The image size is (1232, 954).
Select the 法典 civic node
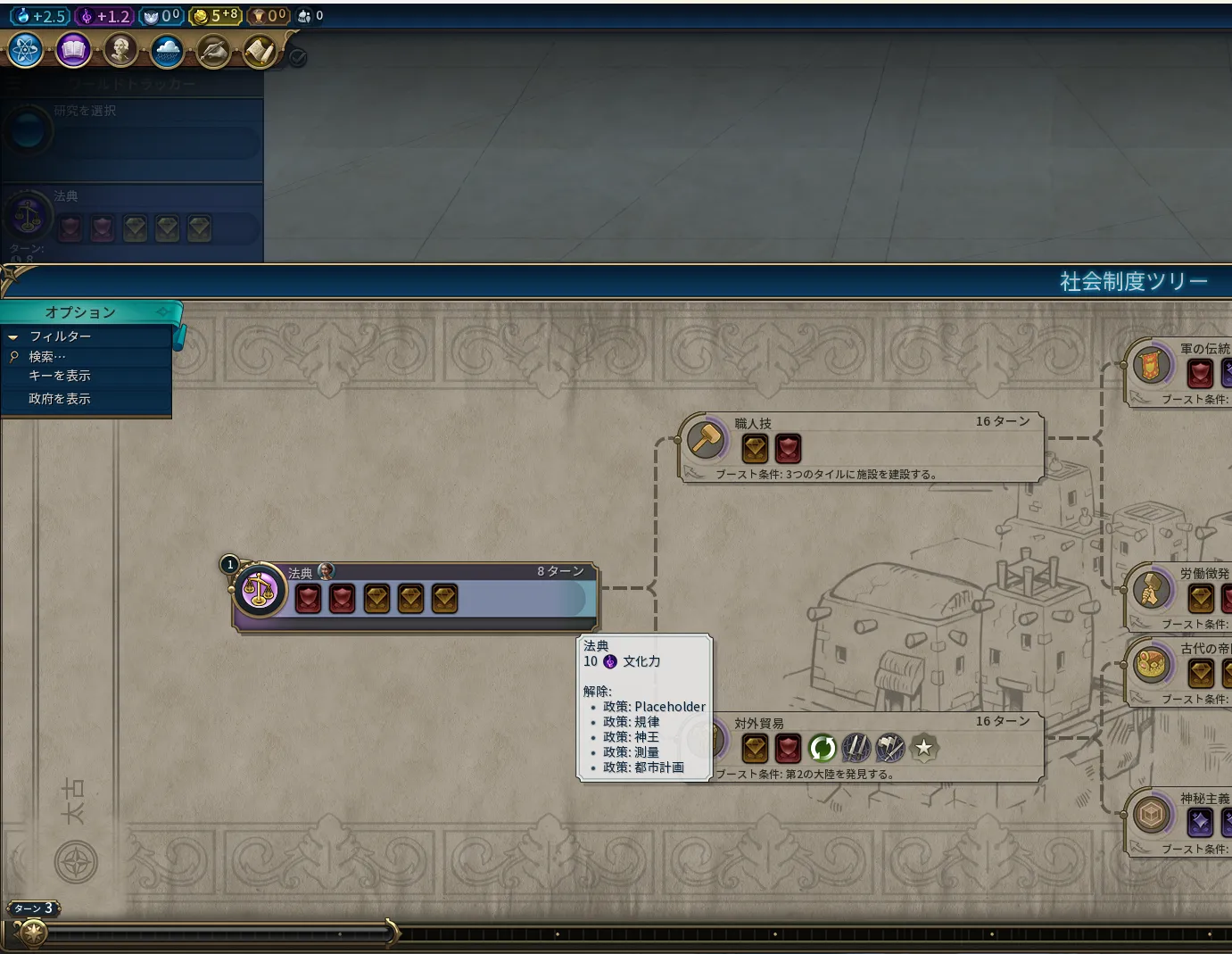click(x=260, y=590)
